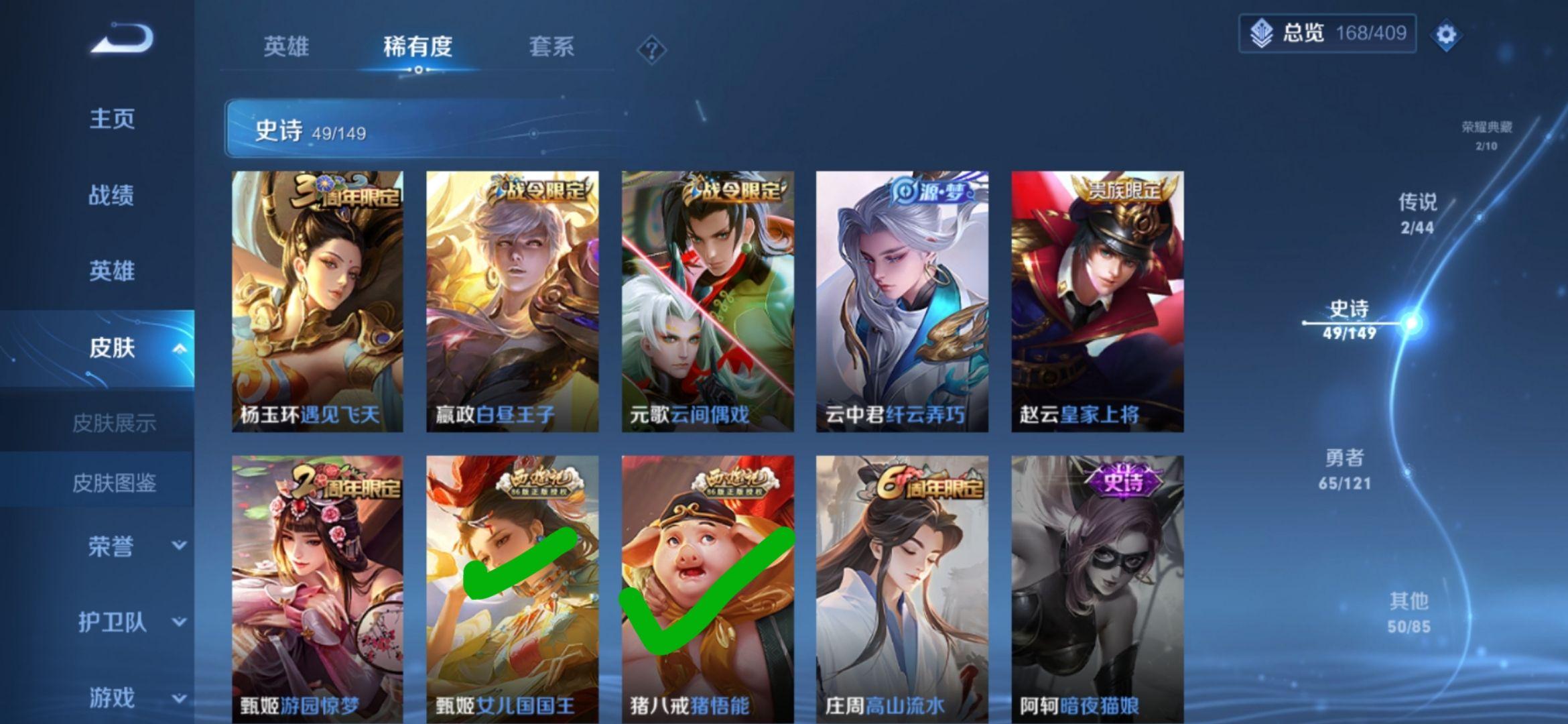Open the gear settings icon
Image resolution: width=1568 pixels, height=724 pixels.
(x=1445, y=34)
